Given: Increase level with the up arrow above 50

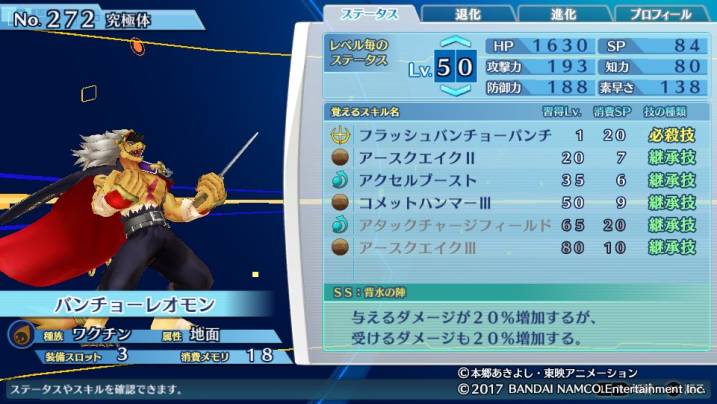Looking at the screenshot, I should [455, 44].
